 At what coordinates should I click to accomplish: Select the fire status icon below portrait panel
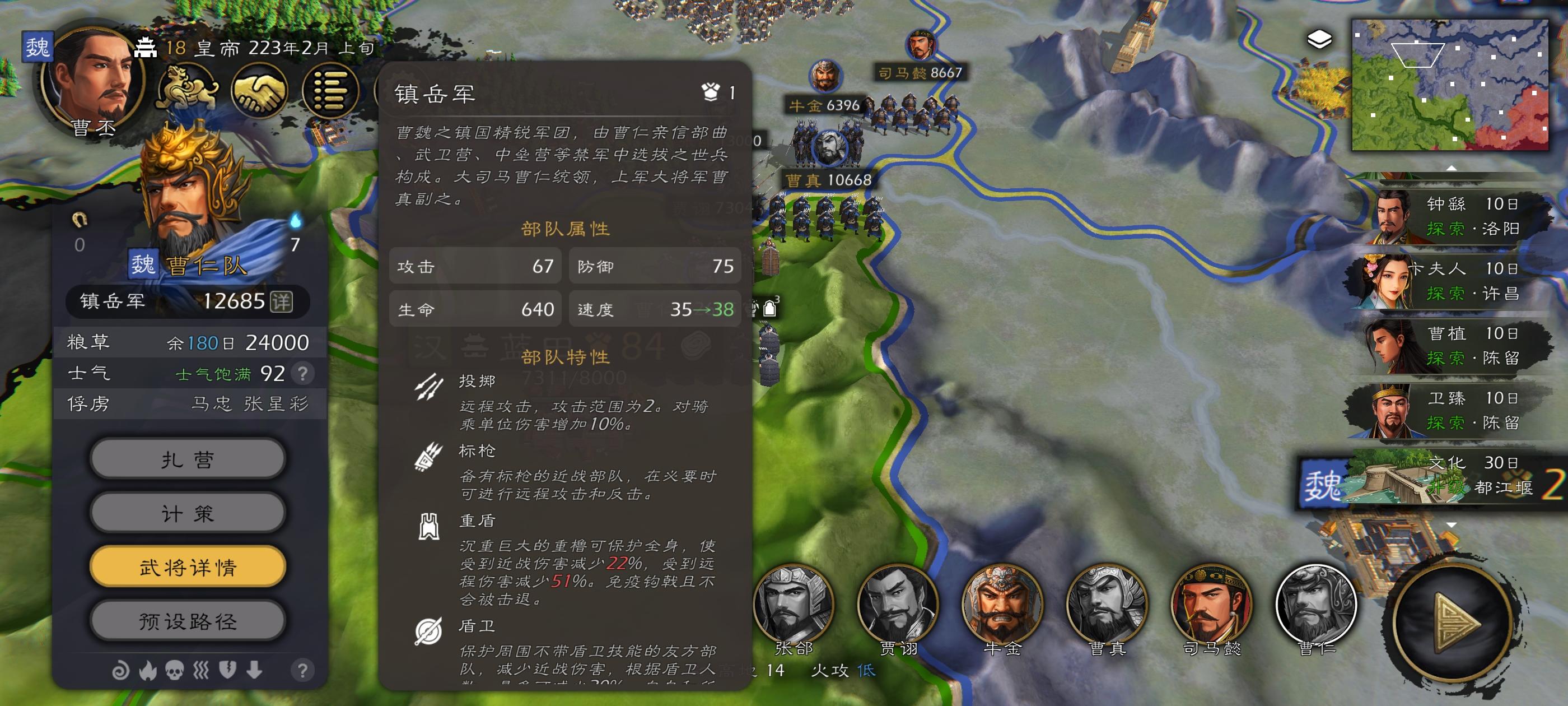coord(148,671)
